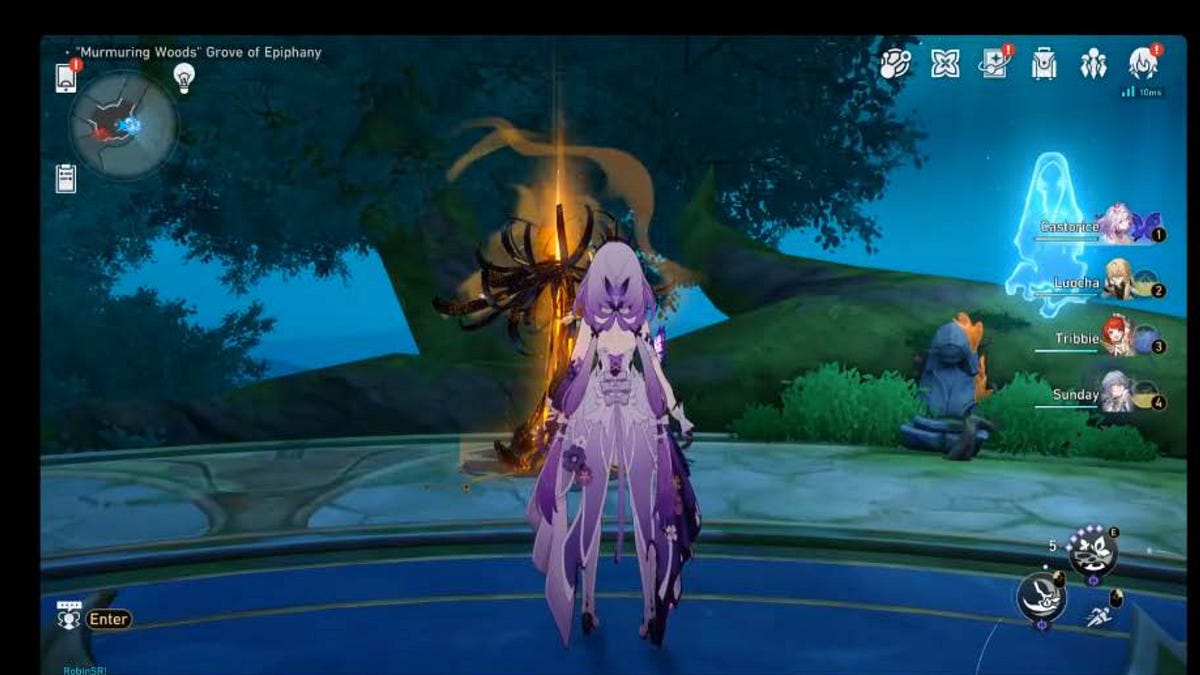Image resolution: width=1200 pixels, height=675 pixels.
Task: Open the four-petal flower icon menu
Action: click(x=945, y=64)
